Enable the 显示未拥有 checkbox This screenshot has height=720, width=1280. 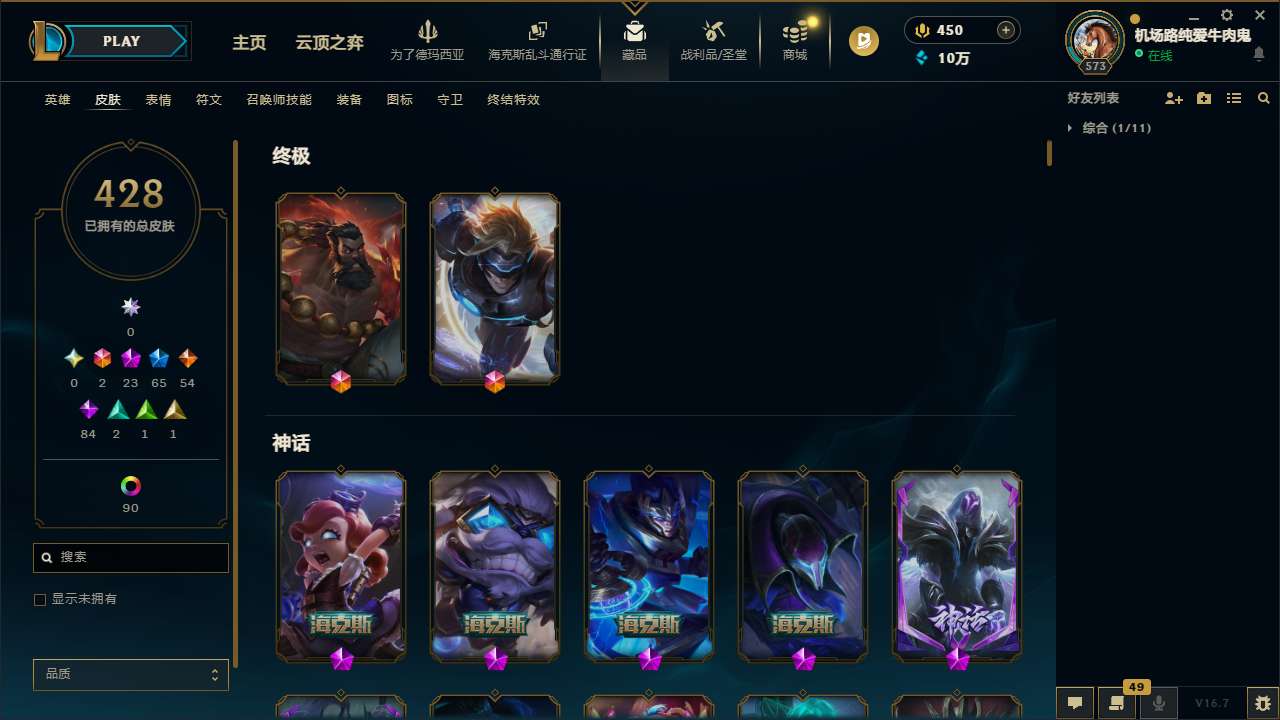click(x=40, y=599)
